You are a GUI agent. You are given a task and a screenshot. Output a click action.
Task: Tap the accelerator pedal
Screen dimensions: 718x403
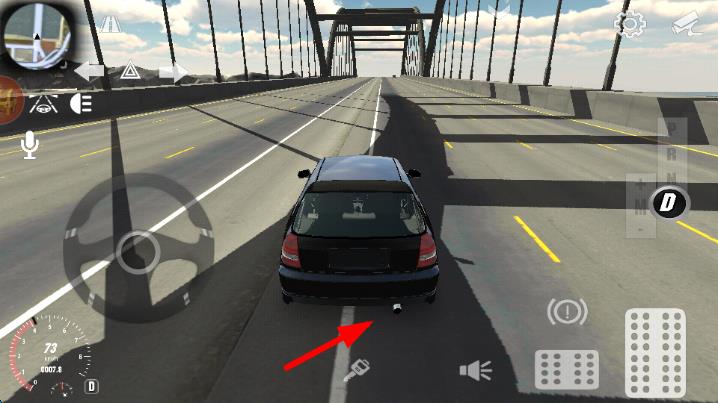pos(655,350)
